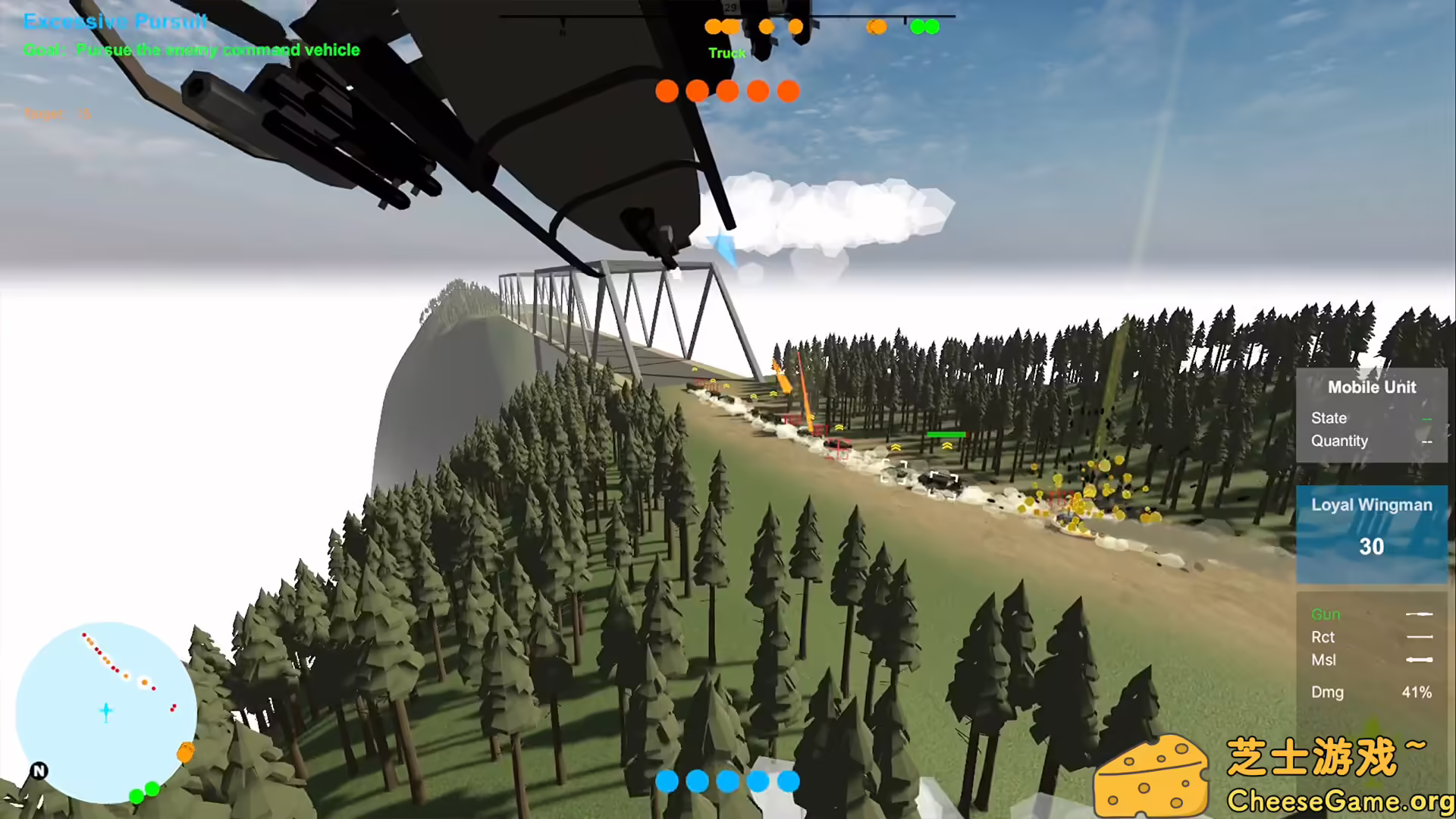
Task: Open the Excessive Pursuit mission title
Action: pyautogui.click(x=115, y=21)
